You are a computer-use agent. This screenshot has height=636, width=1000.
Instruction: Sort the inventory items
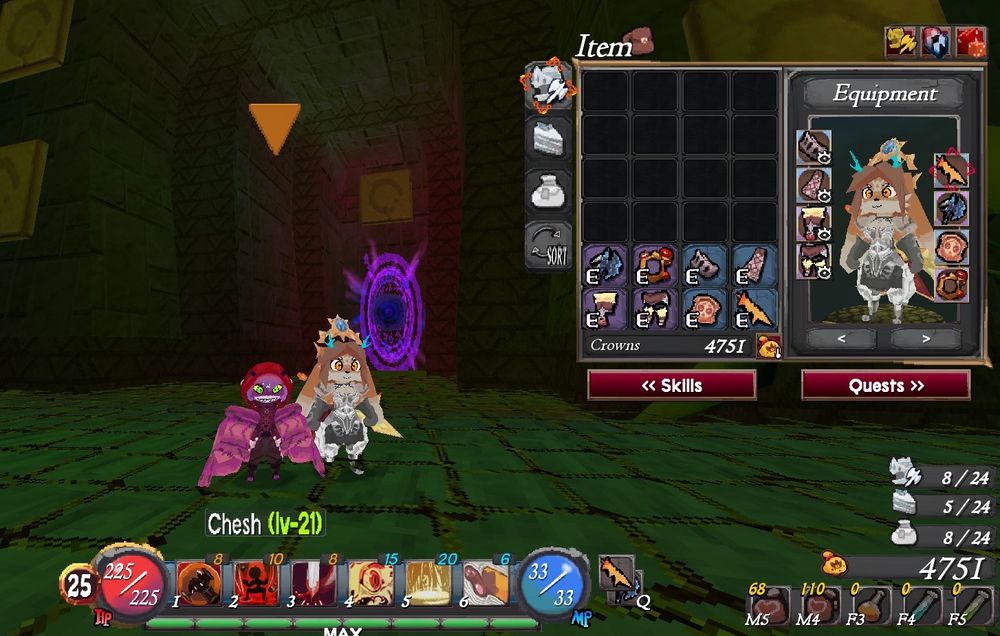[549, 245]
